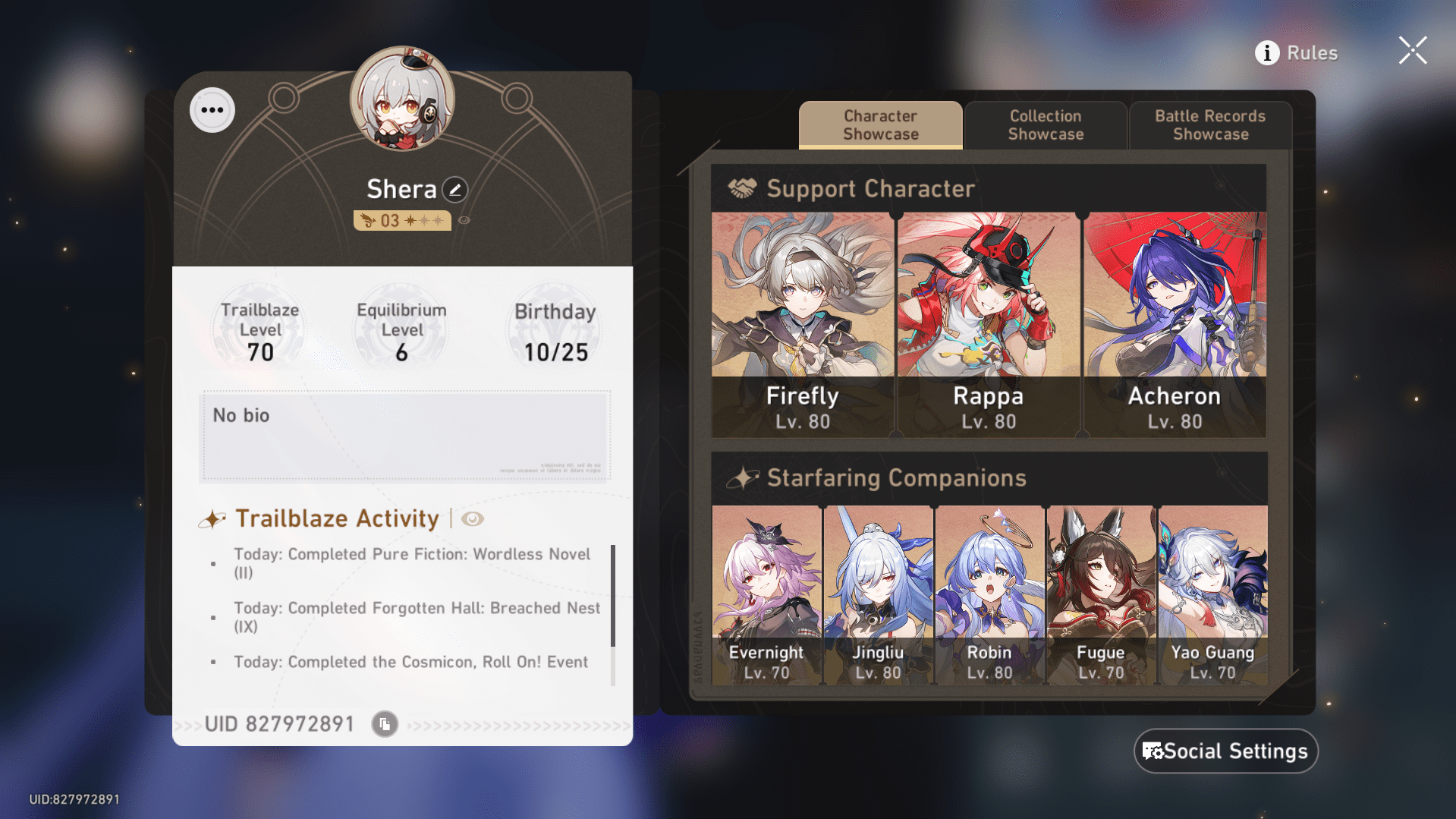Toggle the Trailblaze Activity eye icon
This screenshot has height=819, width=1456.
click(x=473, y=519)
